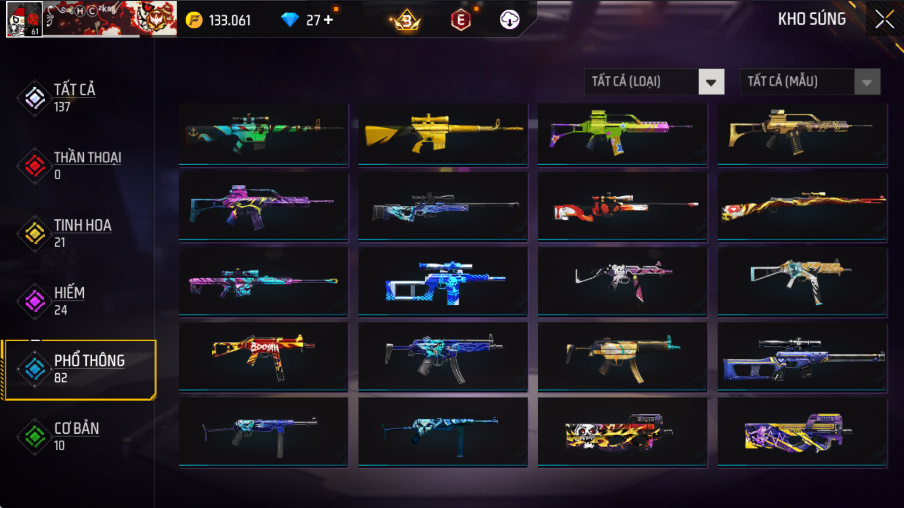Pick the blue checkered sniper rifle skin
The image size is (904, 508).
coord(443,281)
